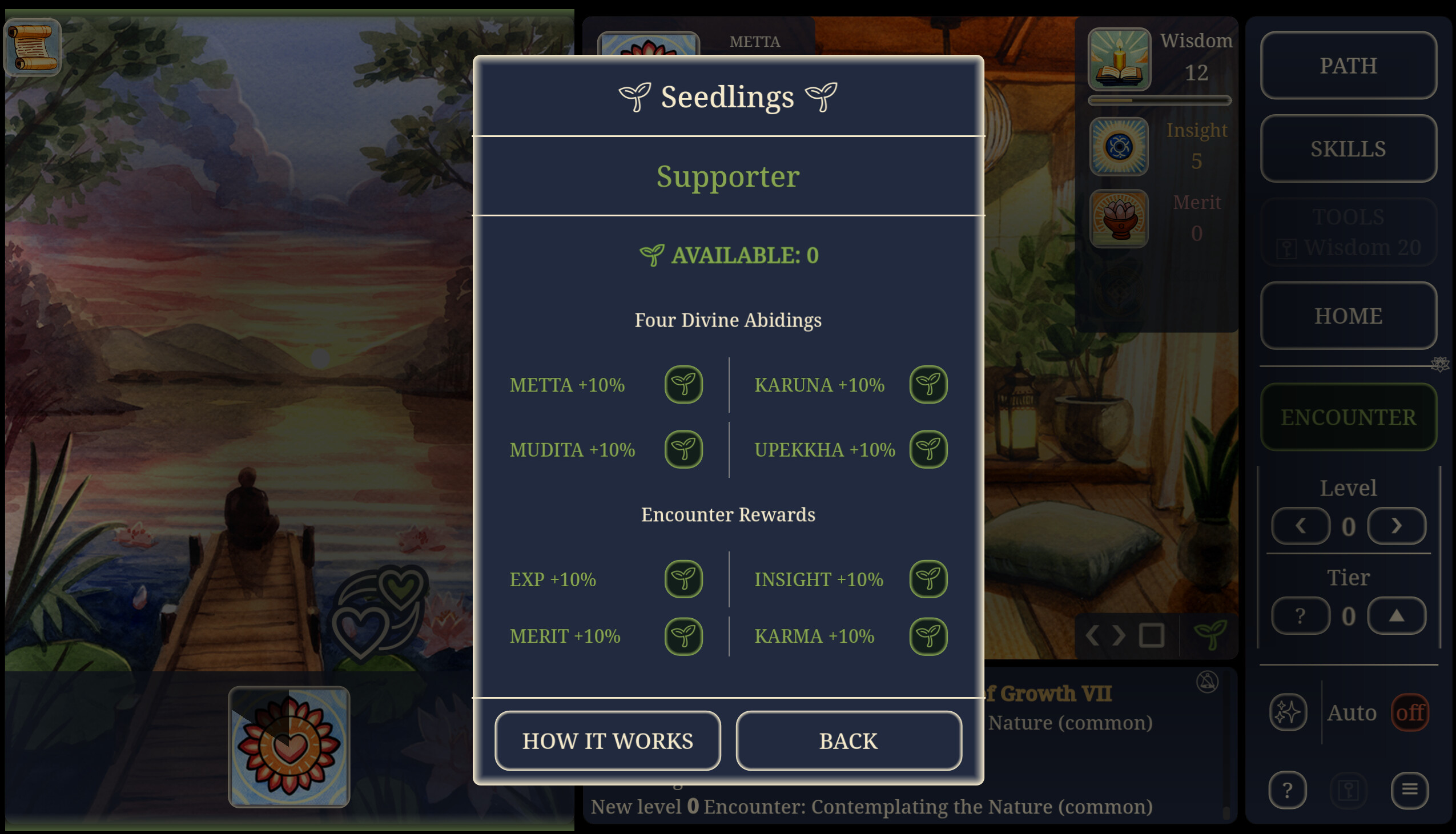This screenshot has height=834, width=1456.
Task: Select the Insight dharma wheel icon
Action: pos(1119,147)
